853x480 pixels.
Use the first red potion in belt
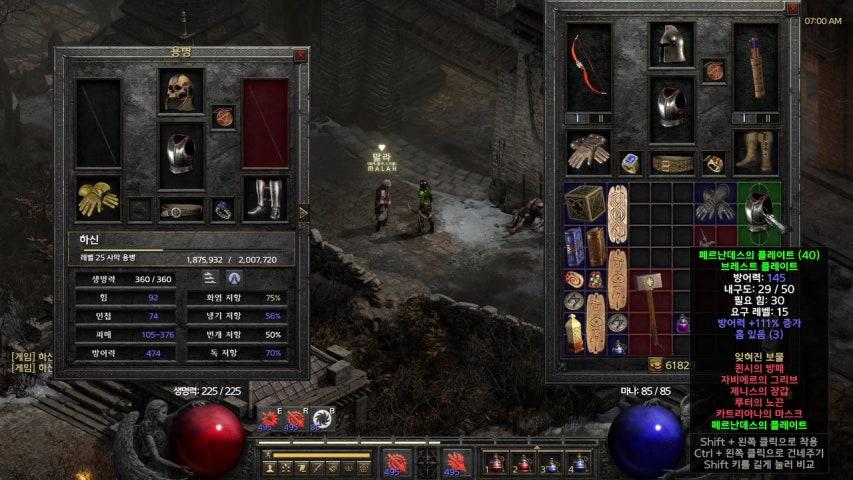click(x=494, y=464)
